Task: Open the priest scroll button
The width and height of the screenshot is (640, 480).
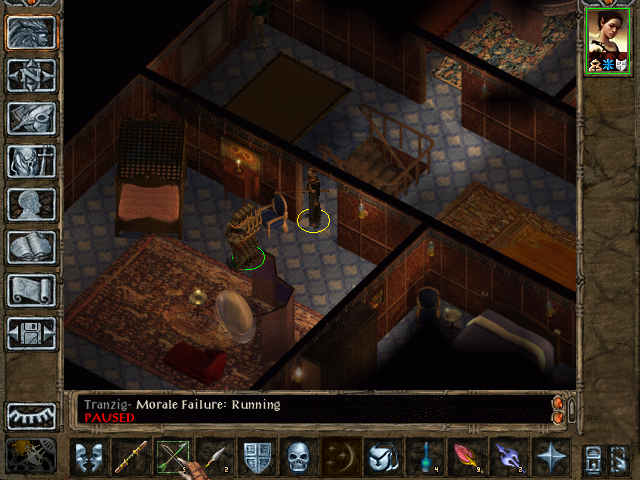Action: point(31,290)
